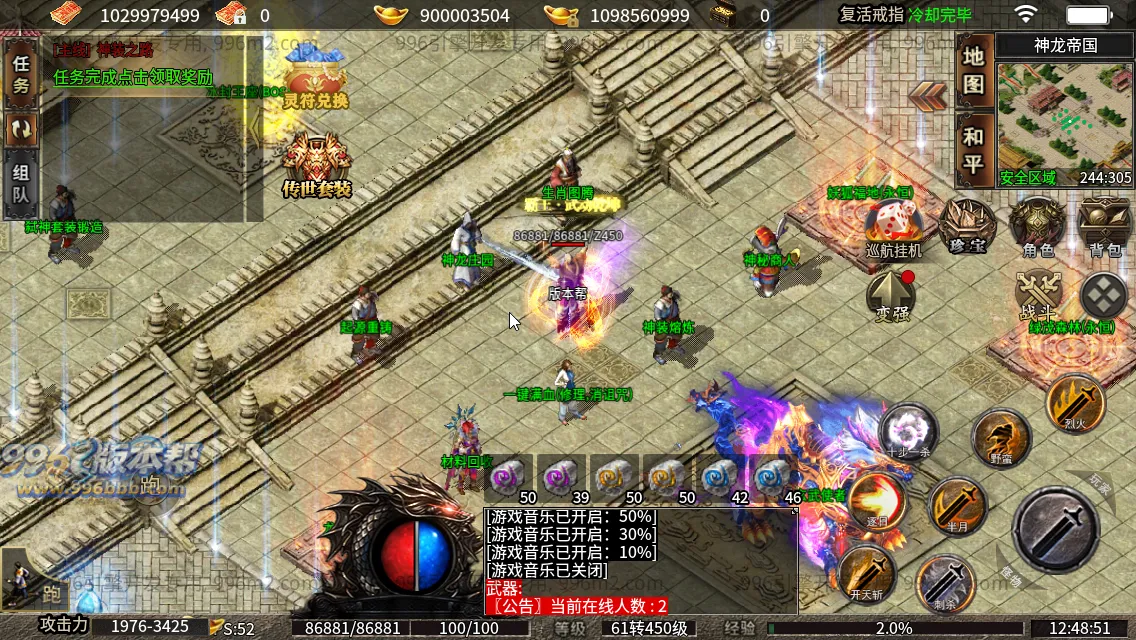Screen dimensions: 1136x640
Task: Click the refresh arrows button
Action: click(x=21, y=128)
